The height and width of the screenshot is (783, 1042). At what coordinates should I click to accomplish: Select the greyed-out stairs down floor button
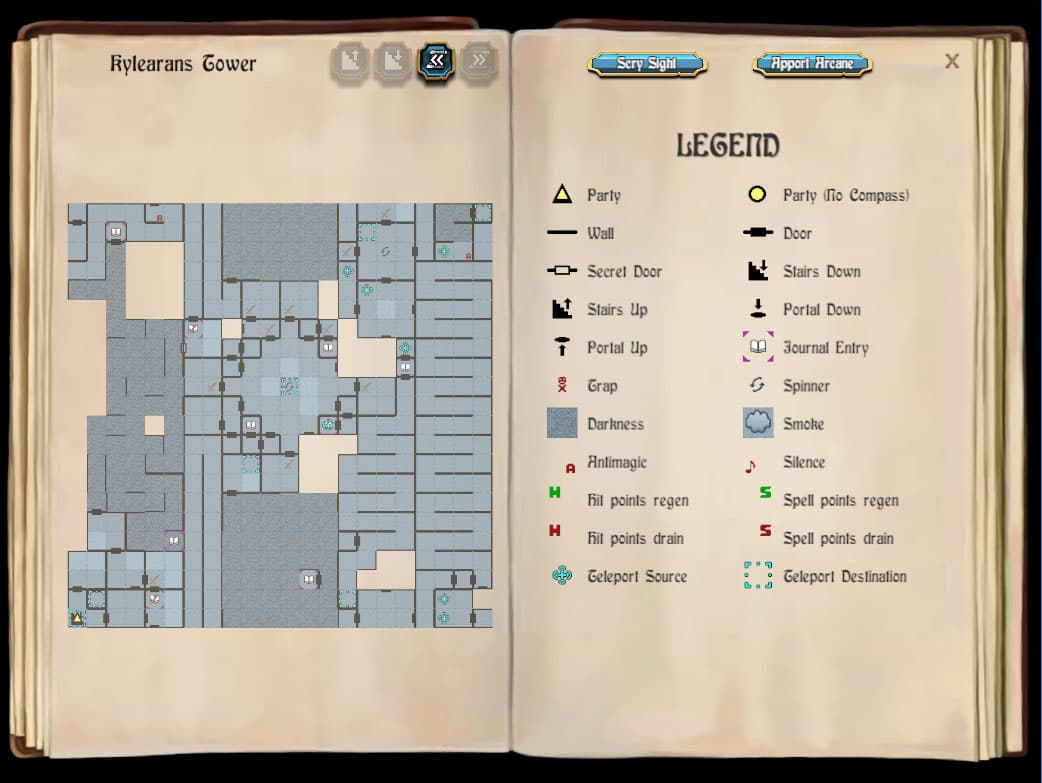pos(393,62)
